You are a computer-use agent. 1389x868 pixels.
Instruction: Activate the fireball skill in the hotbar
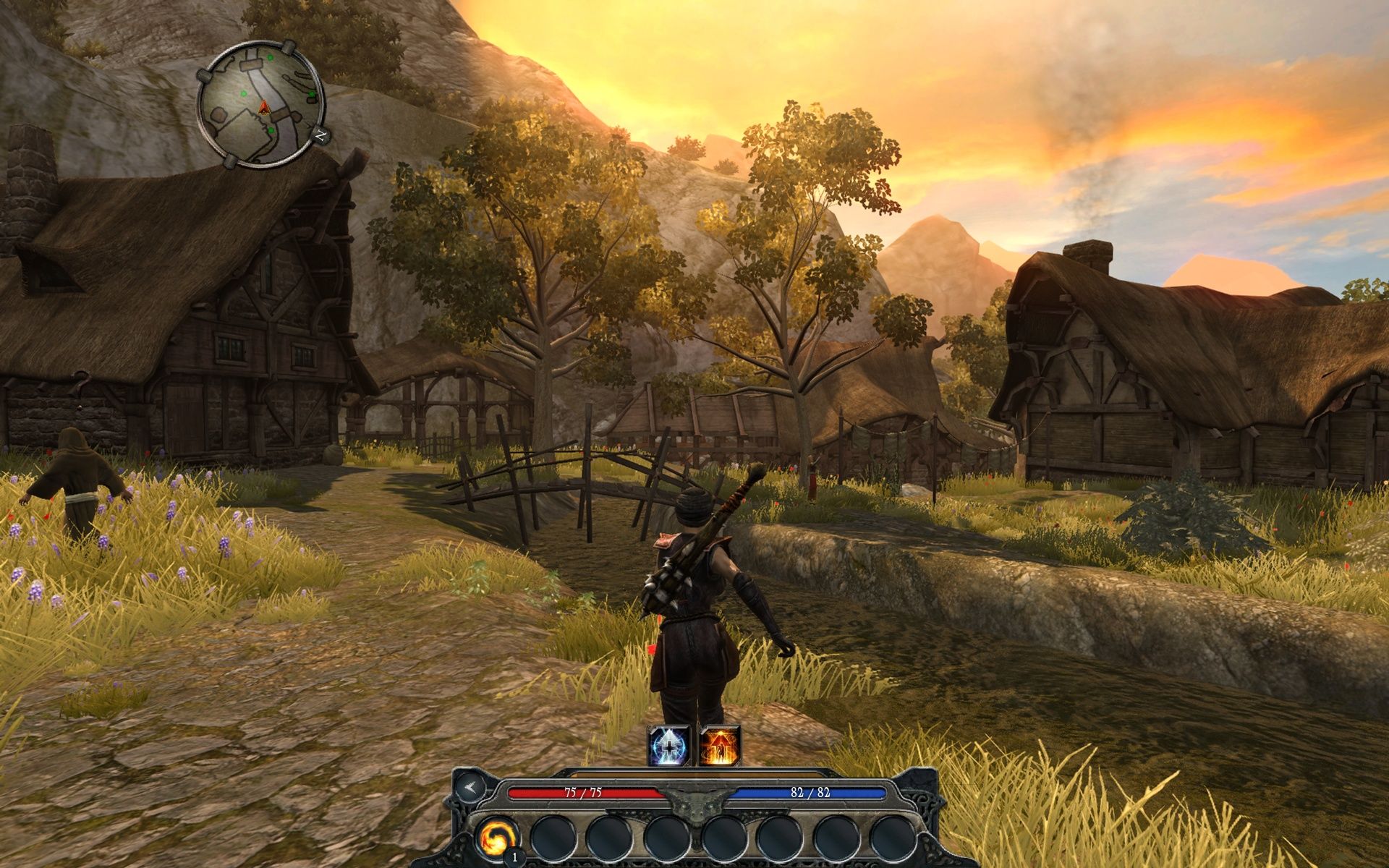[x=496, y=838]
